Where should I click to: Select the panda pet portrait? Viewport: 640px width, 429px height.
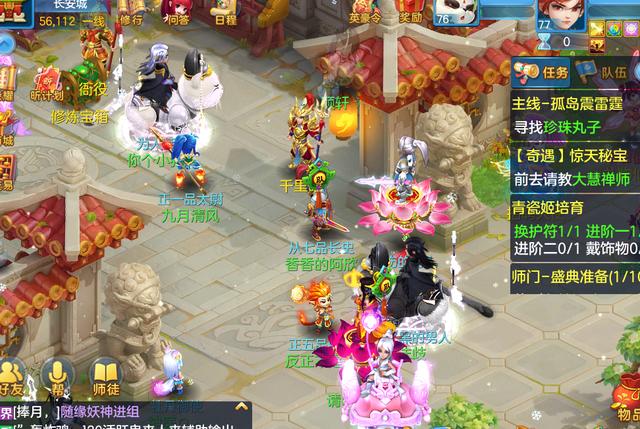click(459, 14)
